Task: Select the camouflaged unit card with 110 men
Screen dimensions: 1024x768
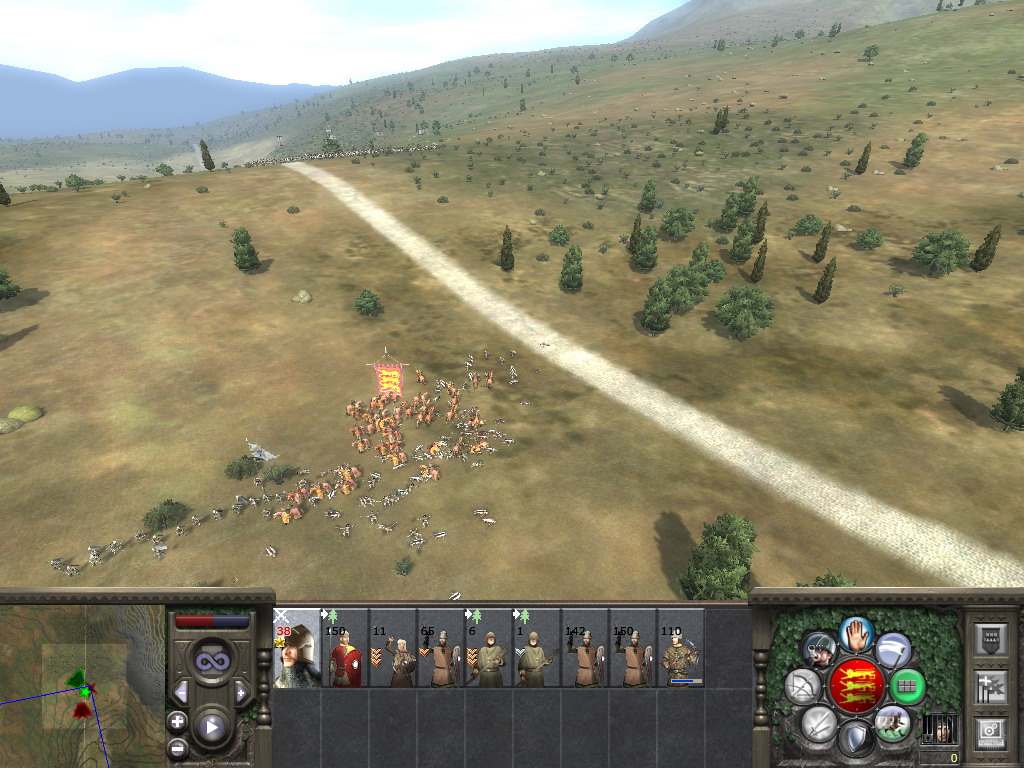Action: [681, 648]
